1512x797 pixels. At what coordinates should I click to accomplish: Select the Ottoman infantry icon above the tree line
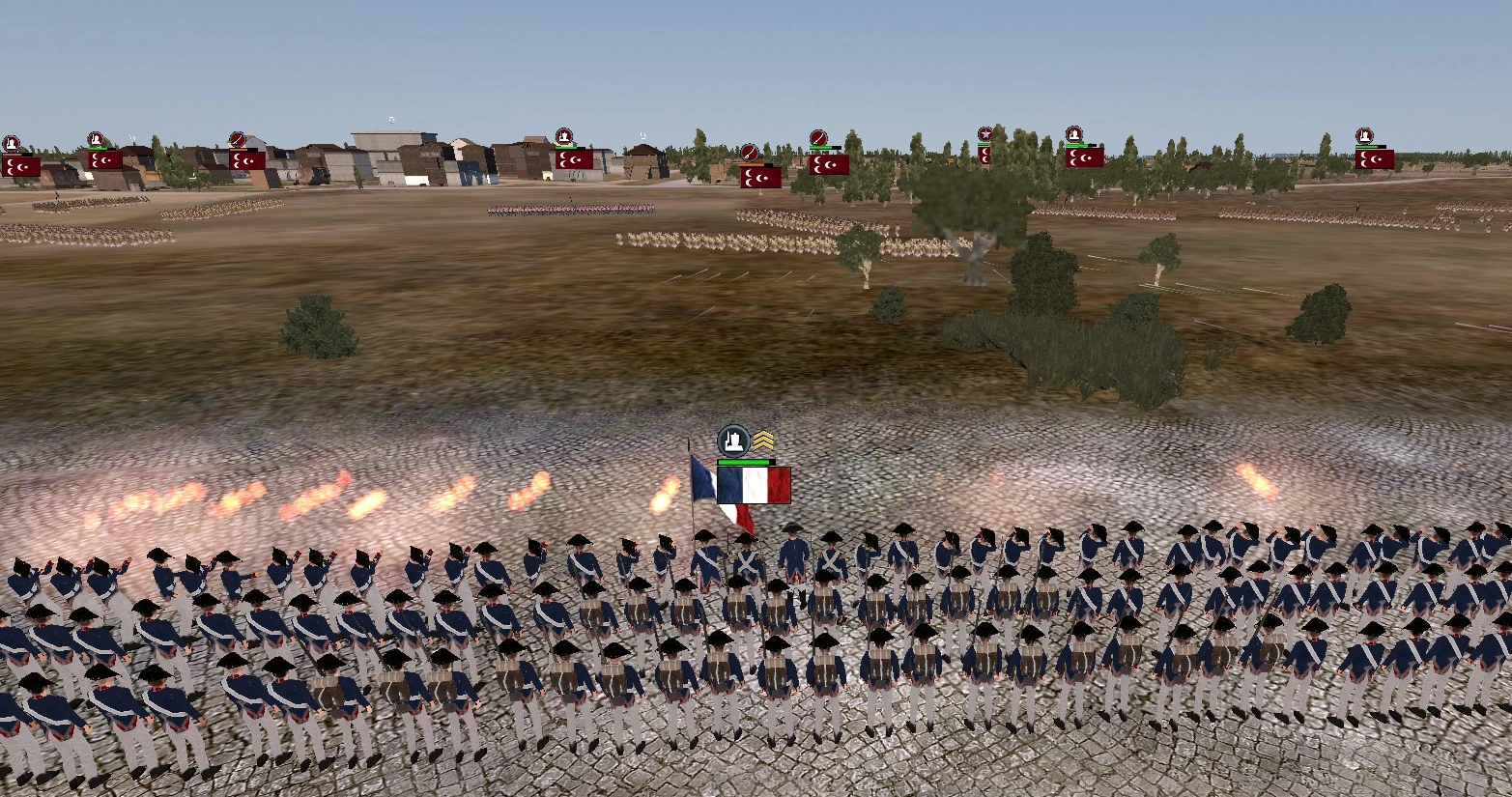click(1074, 134)
